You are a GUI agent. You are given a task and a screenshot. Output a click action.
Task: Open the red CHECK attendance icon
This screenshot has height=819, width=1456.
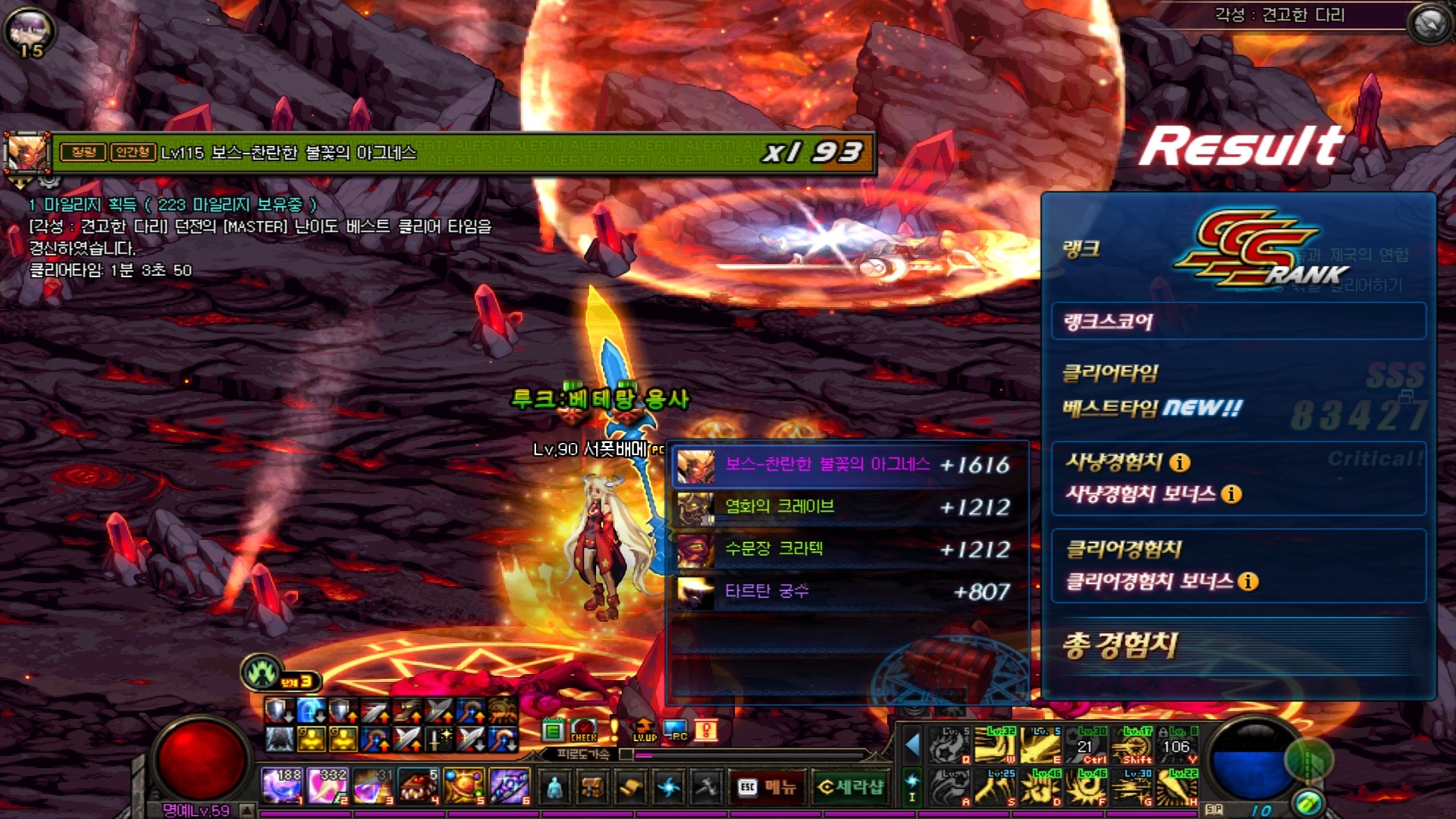583,730
